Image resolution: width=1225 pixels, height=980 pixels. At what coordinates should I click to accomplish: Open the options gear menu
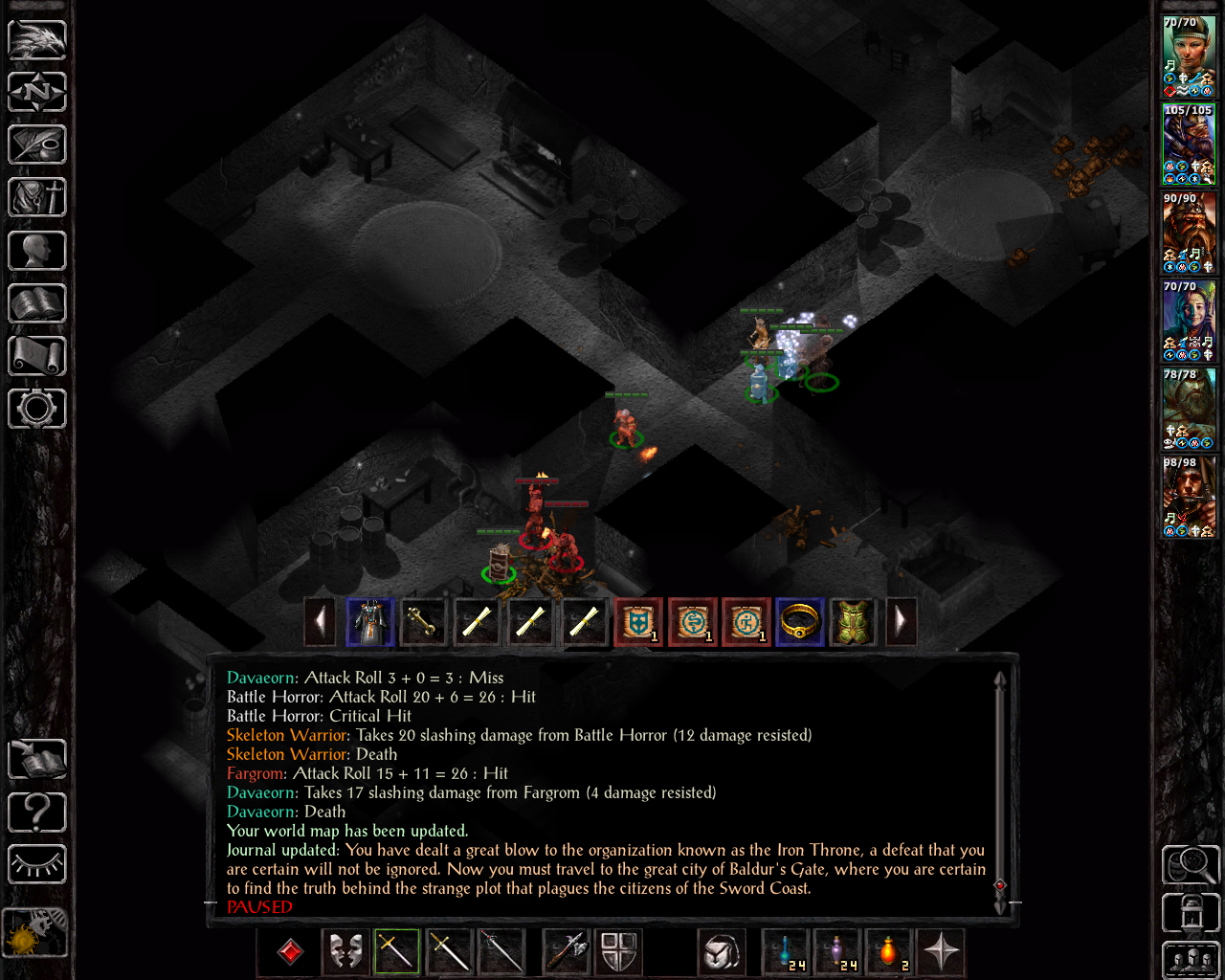tap(37, 409)
